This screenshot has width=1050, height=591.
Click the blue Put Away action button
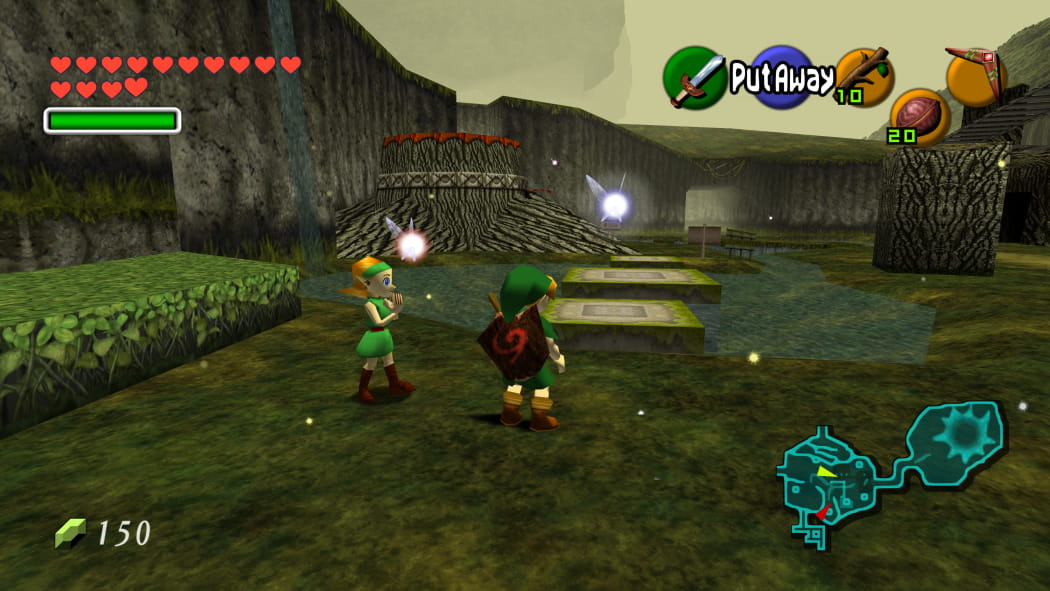coord(780,76)
